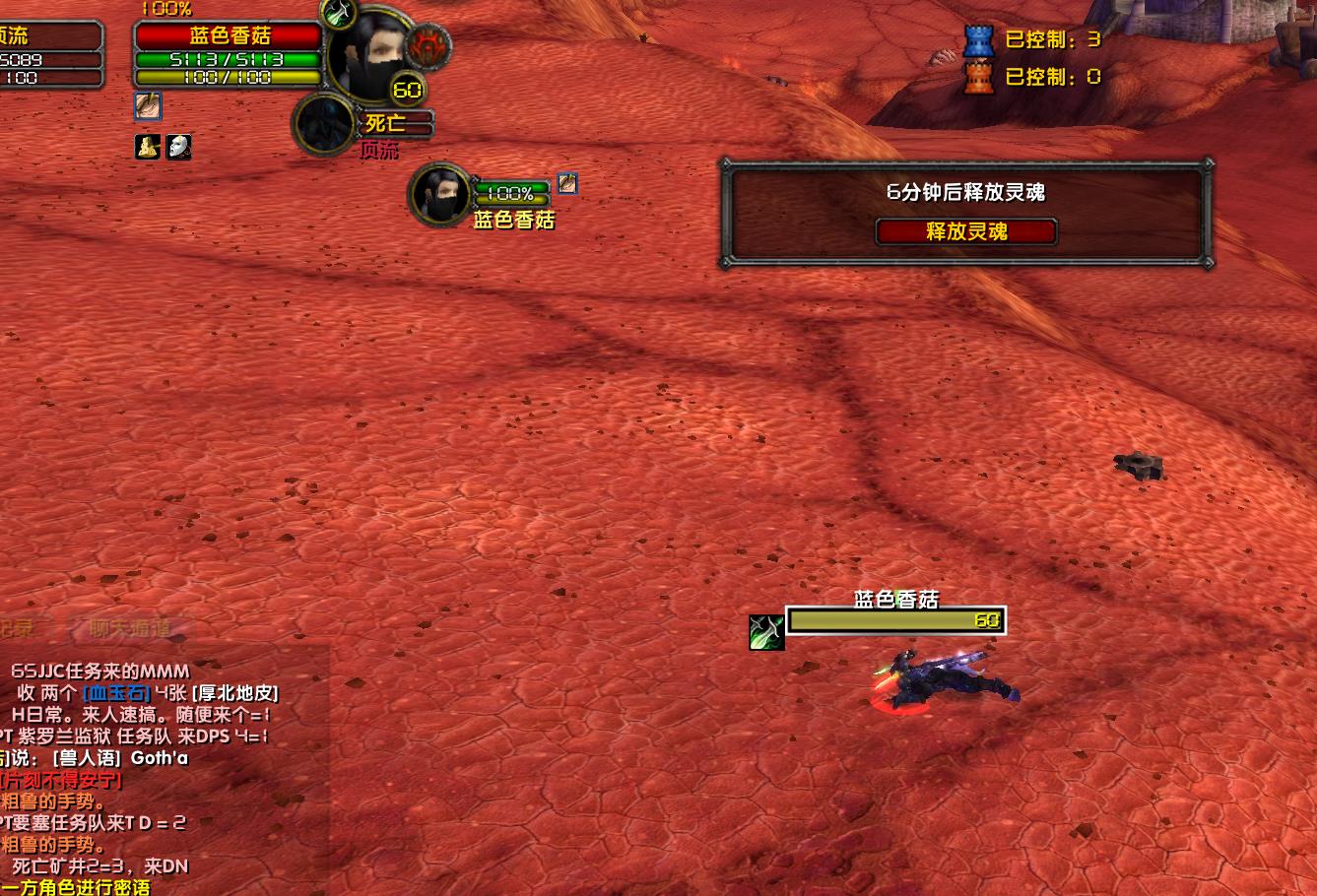Select the small 蓝色香菇 target portrait
The height and width of the screenshot is (896, 1317).
tap(438, 195)
